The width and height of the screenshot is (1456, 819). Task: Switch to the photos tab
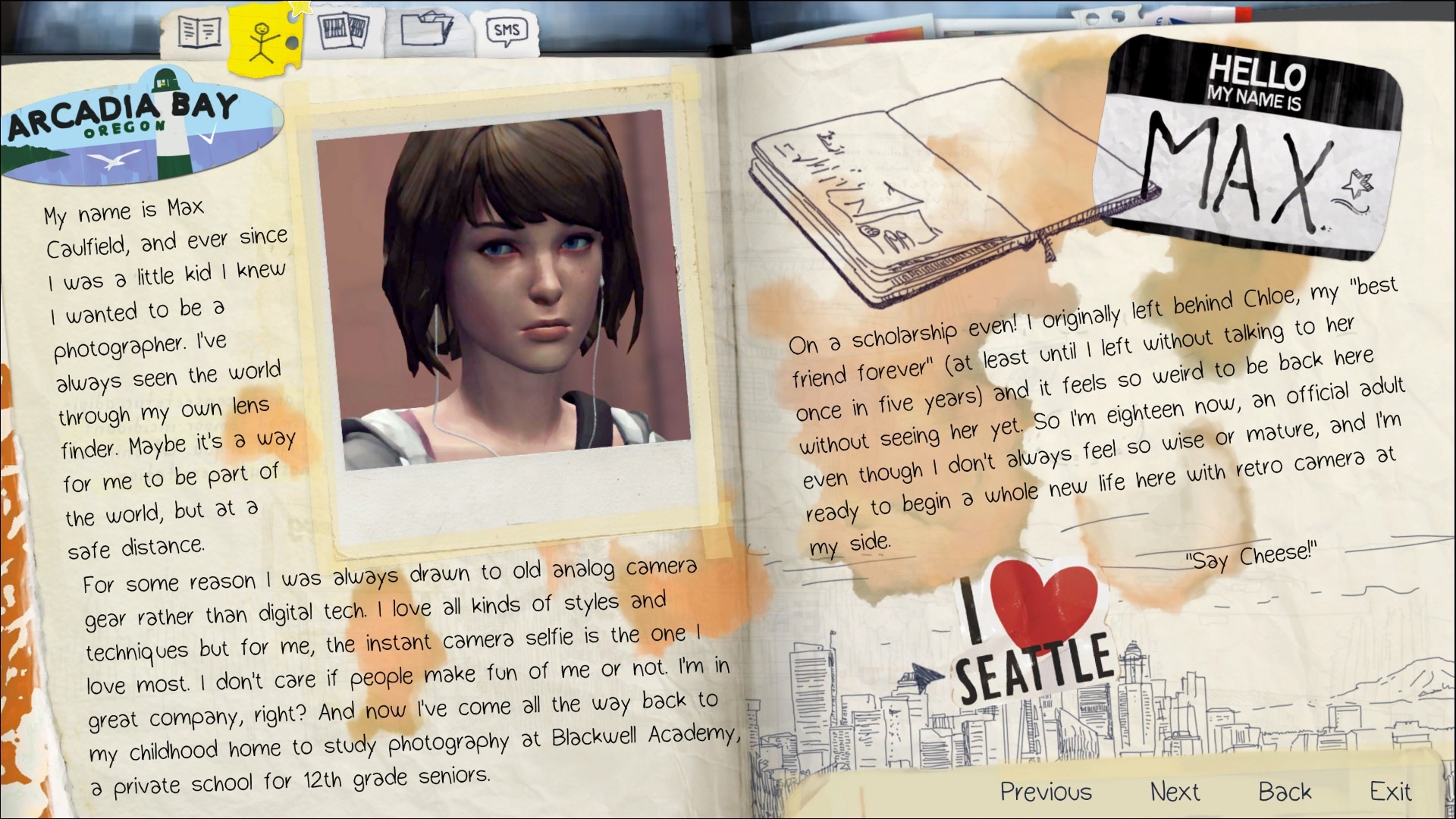point(344,32)
